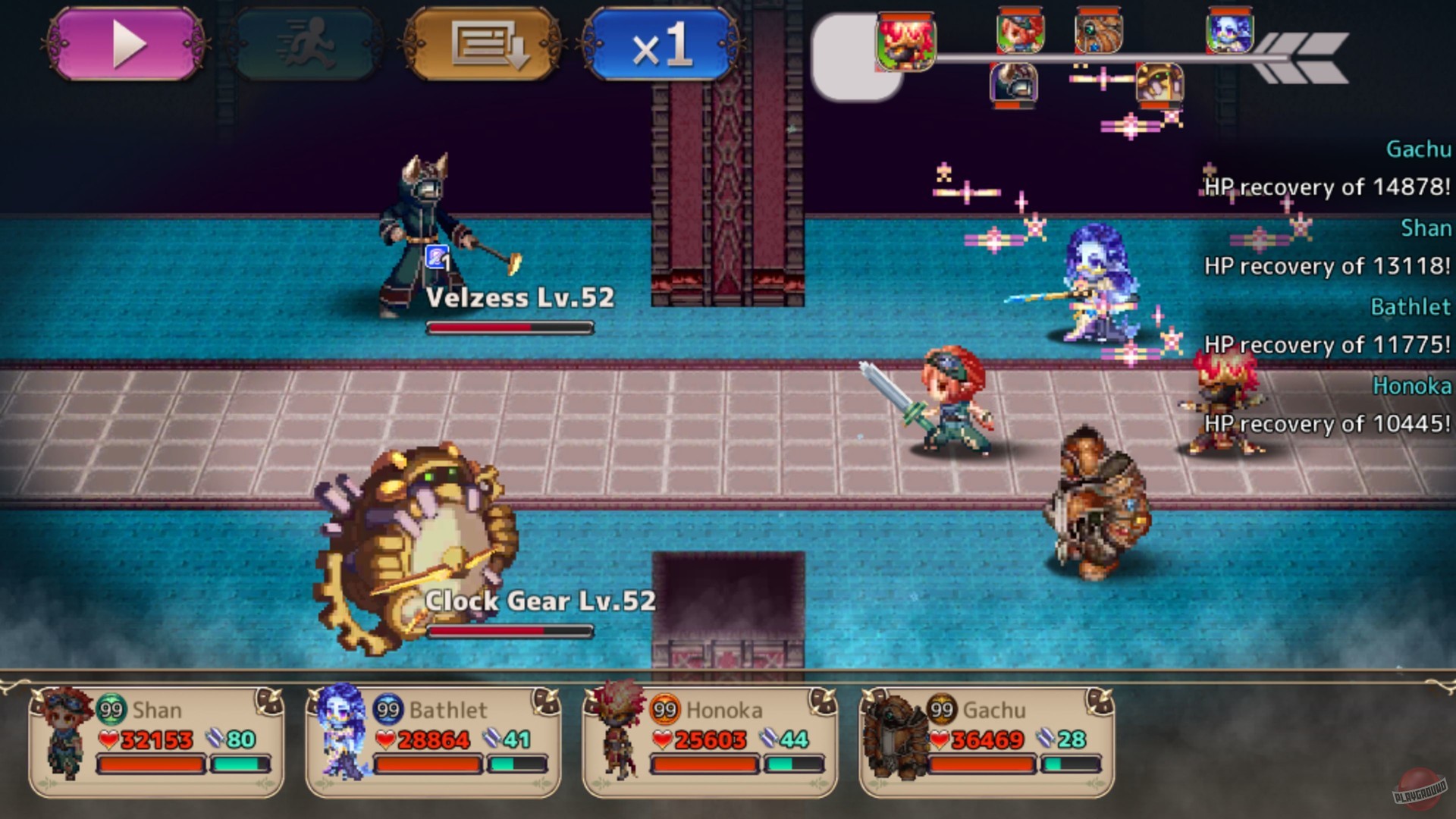1456x819 pixels.
Task: Select Bathlet's blue portrait near the arrow fletching
Action: coord(1230,38)
